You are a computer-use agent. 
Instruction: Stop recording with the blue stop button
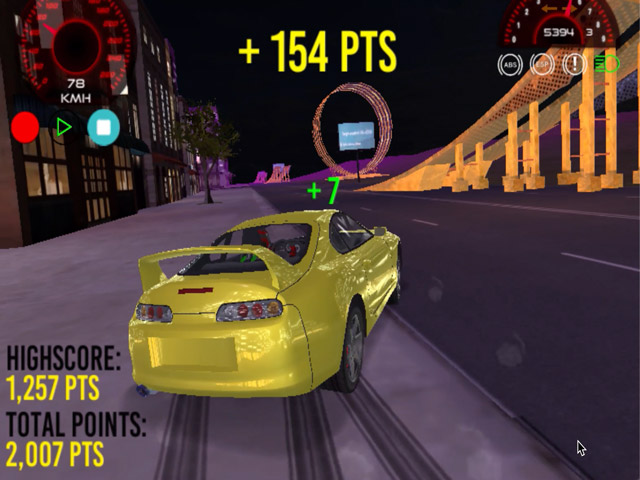[x=103, y=127]
